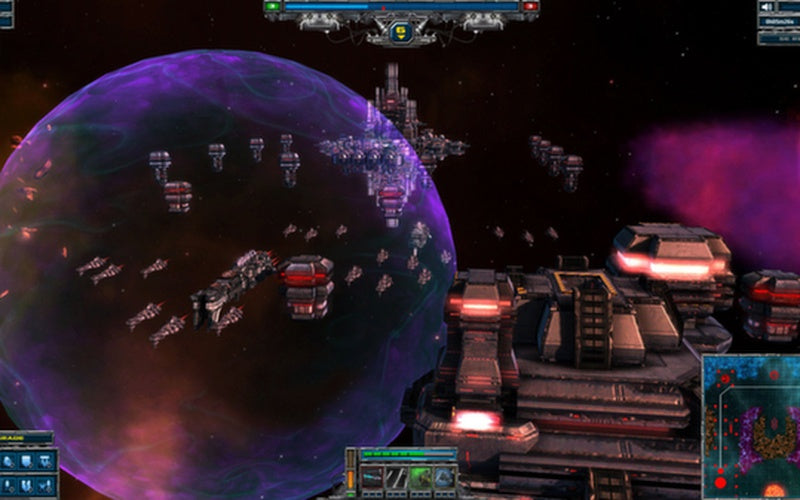The height and width of the screenshot is (500, 800).
Task: Click the green indicator left of the top bar
Action: click(x=273, y=6)
